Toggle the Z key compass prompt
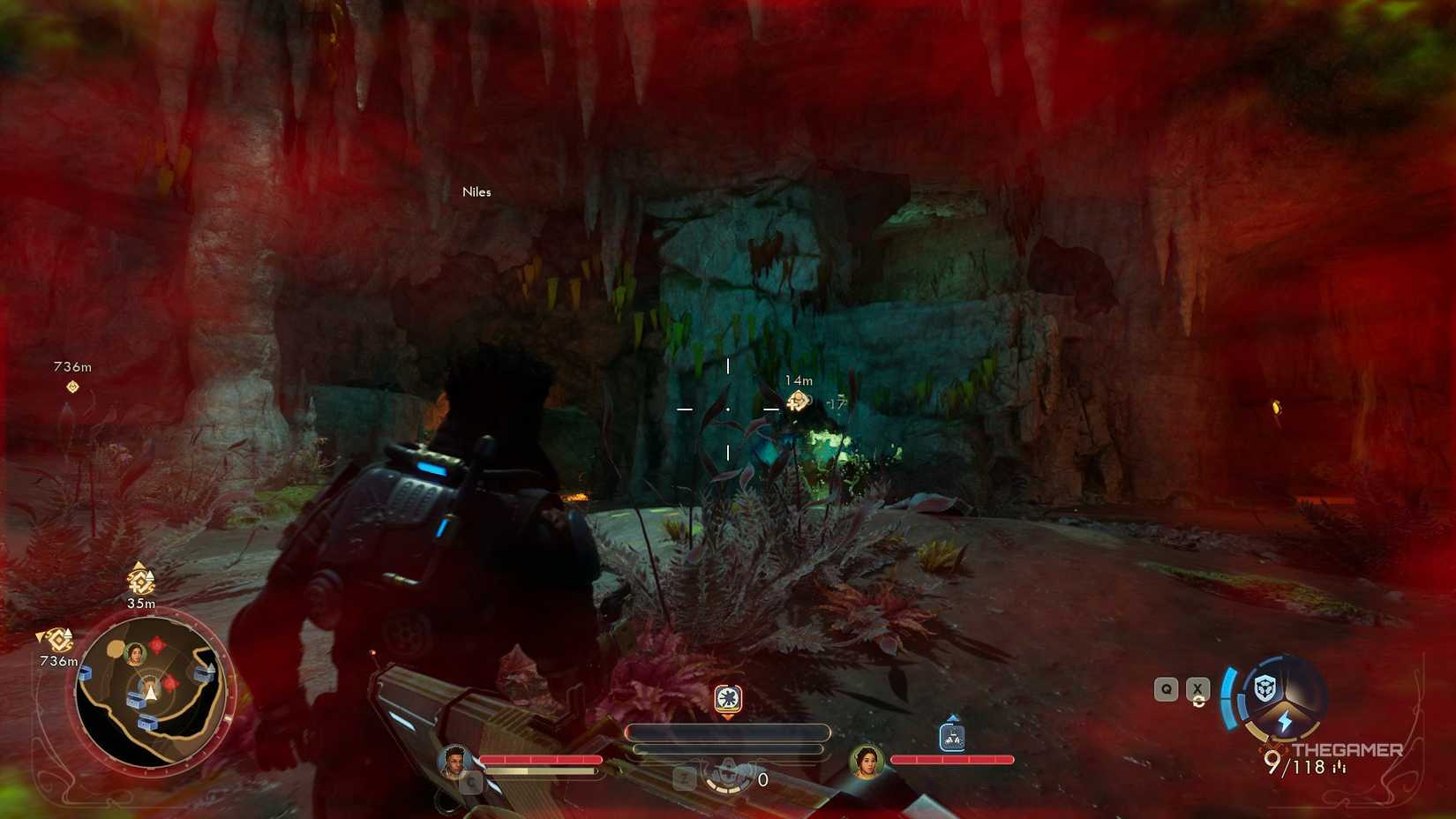The height and width of the screenshot is (819, 1456). [x=684, y=778]
